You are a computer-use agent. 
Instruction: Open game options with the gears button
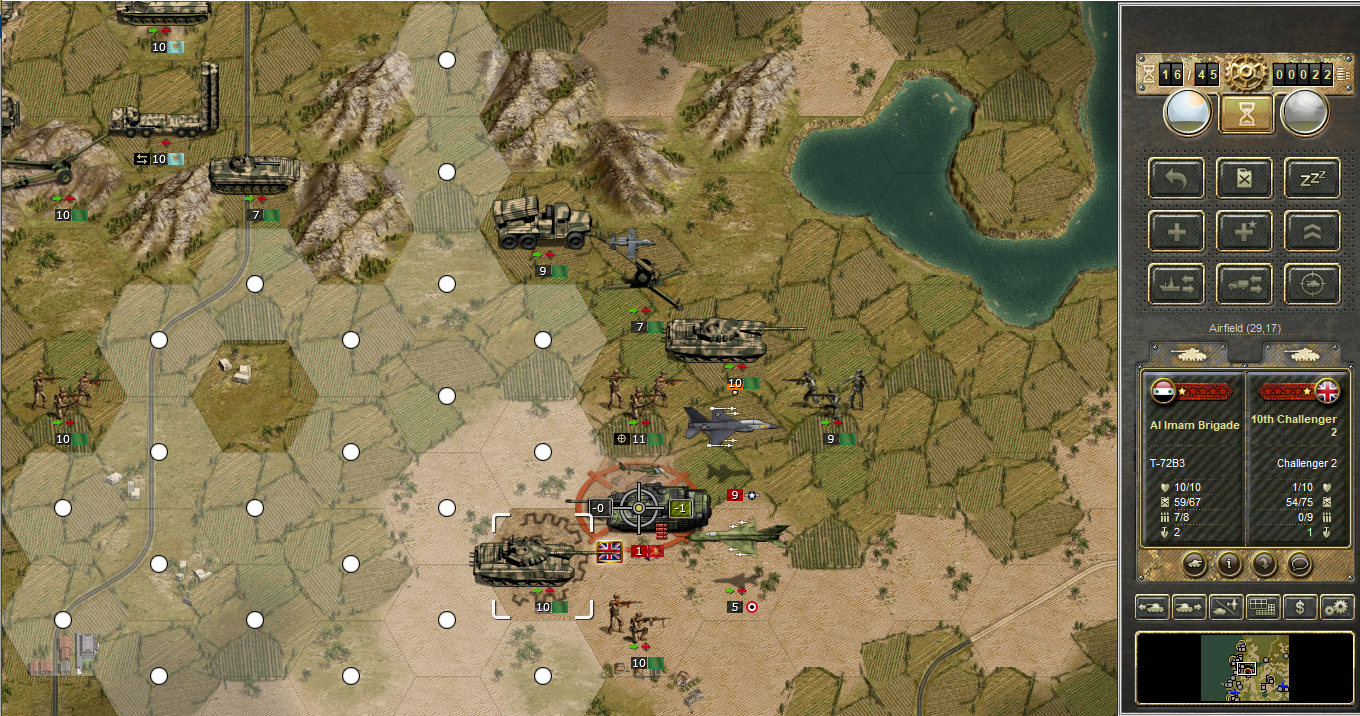coord(1336,606)
